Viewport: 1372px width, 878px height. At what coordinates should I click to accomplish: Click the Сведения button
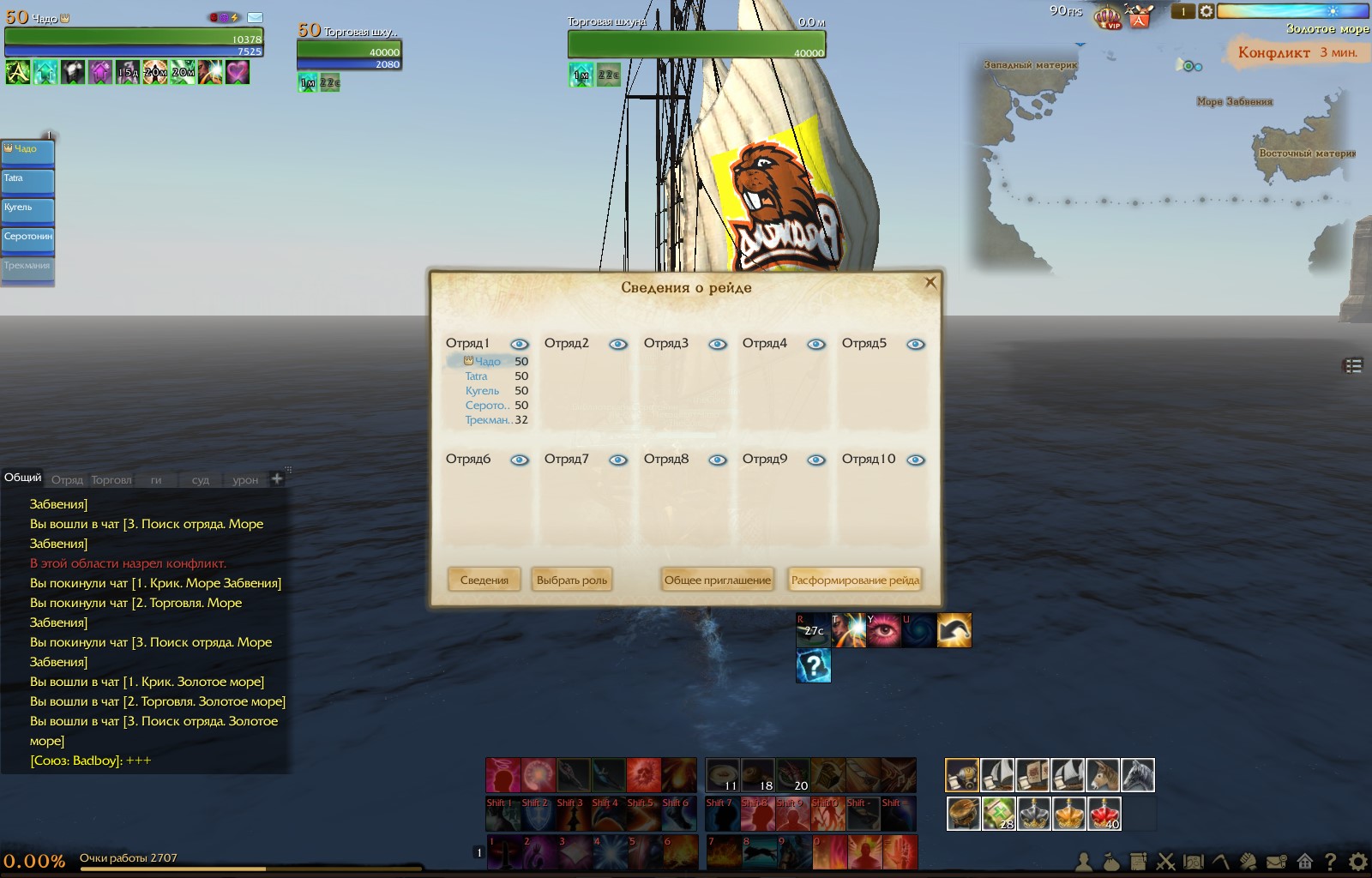pos(484,580)
